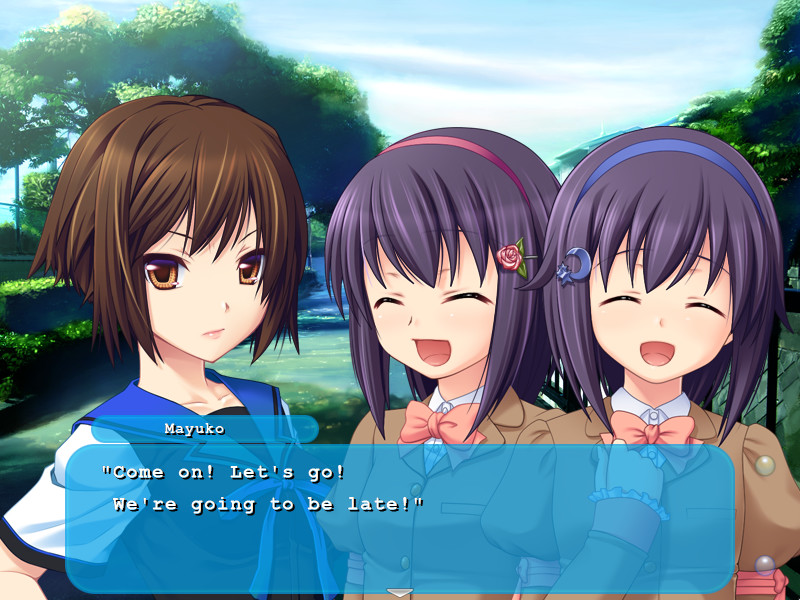Screen dimensions: 800x600
Task: Click the purple orb beside the dialogue box
Action: (x=765, y=565)
